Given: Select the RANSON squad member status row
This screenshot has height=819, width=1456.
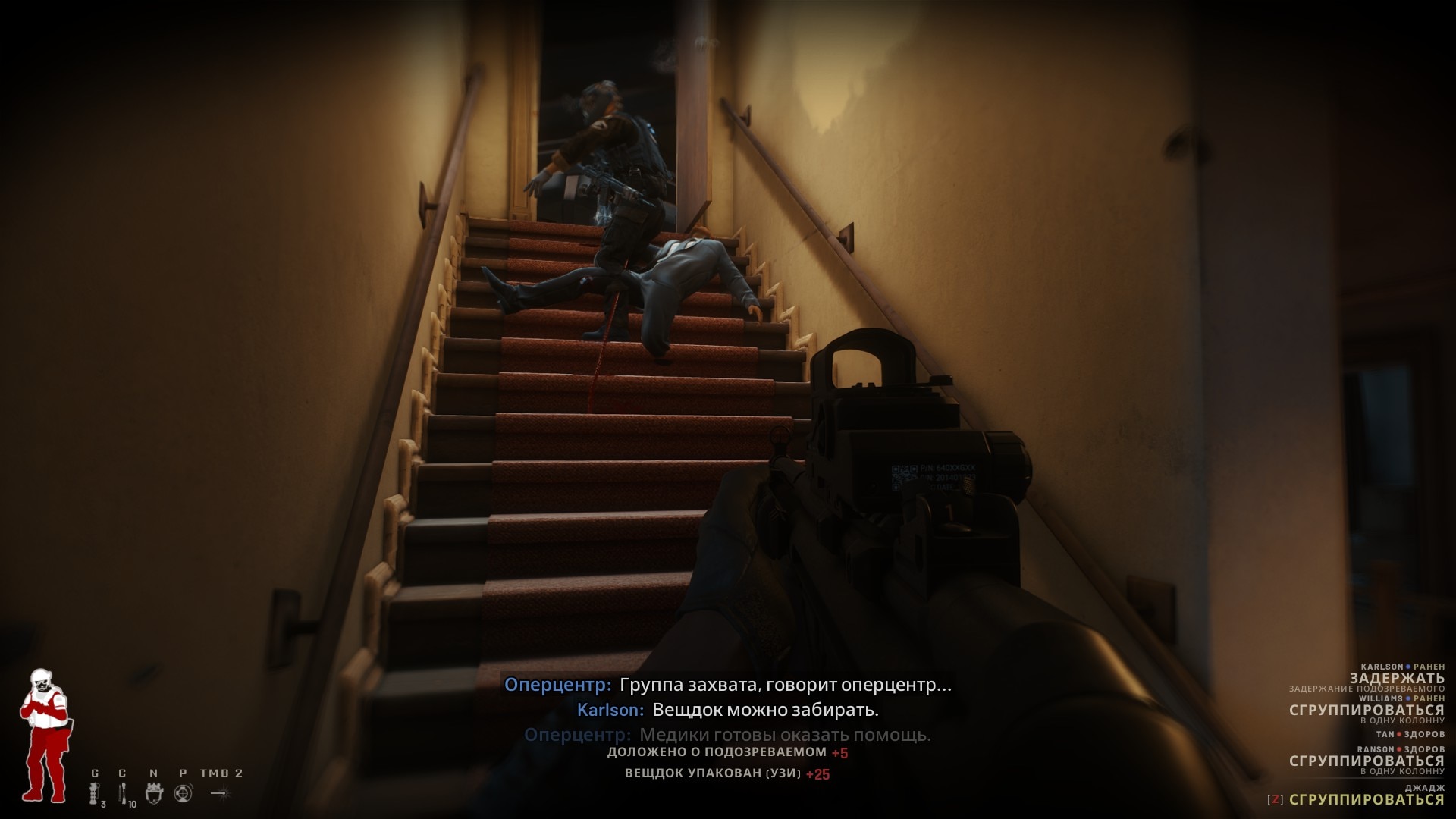Looking at the screenshot, I should [1401, 749].
